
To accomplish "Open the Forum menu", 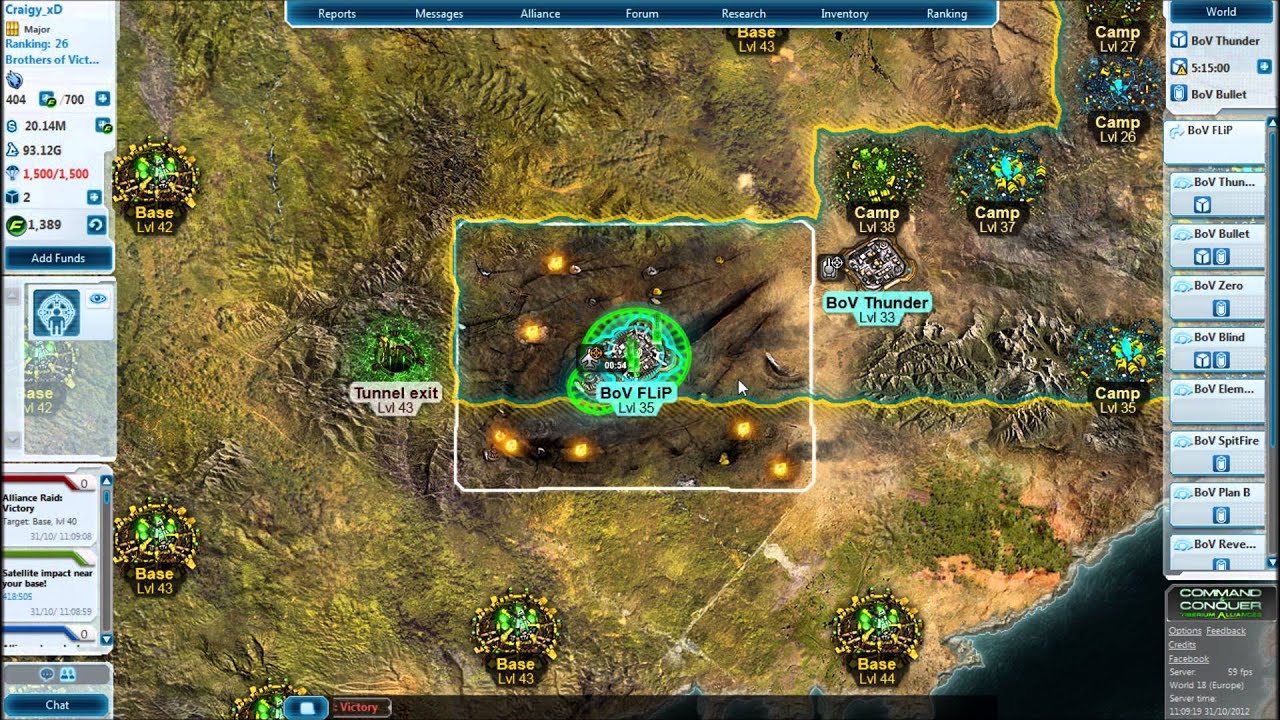I will coord(642,14).
